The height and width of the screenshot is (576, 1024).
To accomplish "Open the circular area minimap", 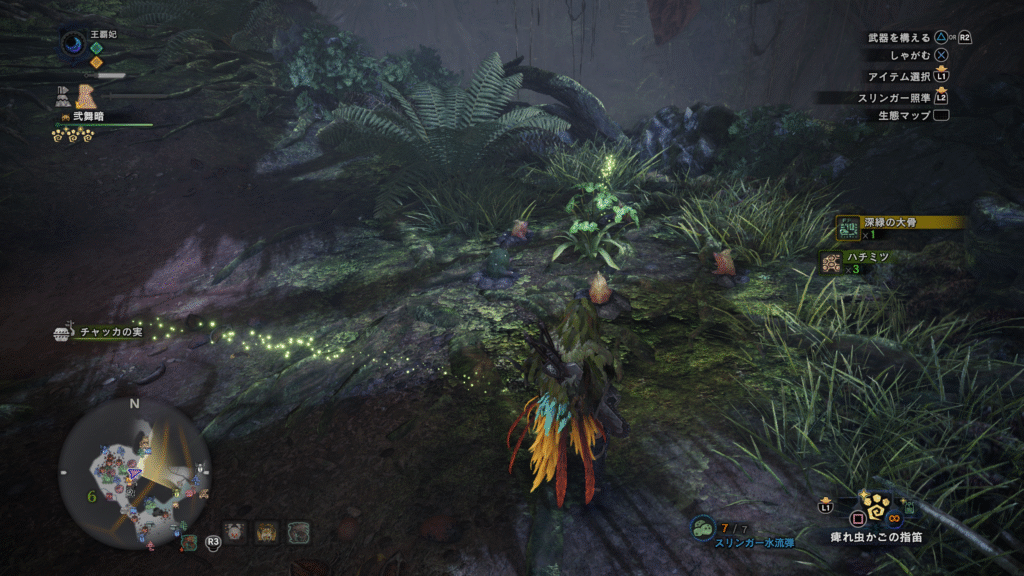I will click(135, 470).
